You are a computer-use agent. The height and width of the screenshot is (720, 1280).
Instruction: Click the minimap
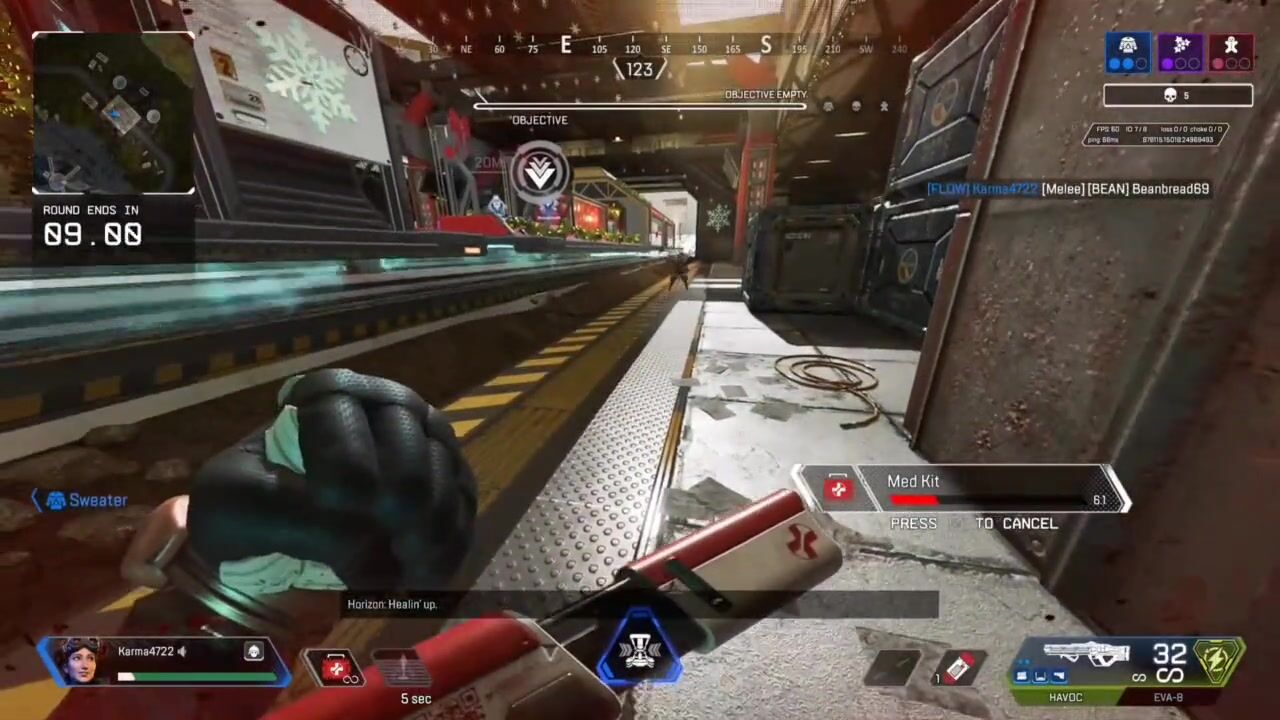tap(114, 113)
